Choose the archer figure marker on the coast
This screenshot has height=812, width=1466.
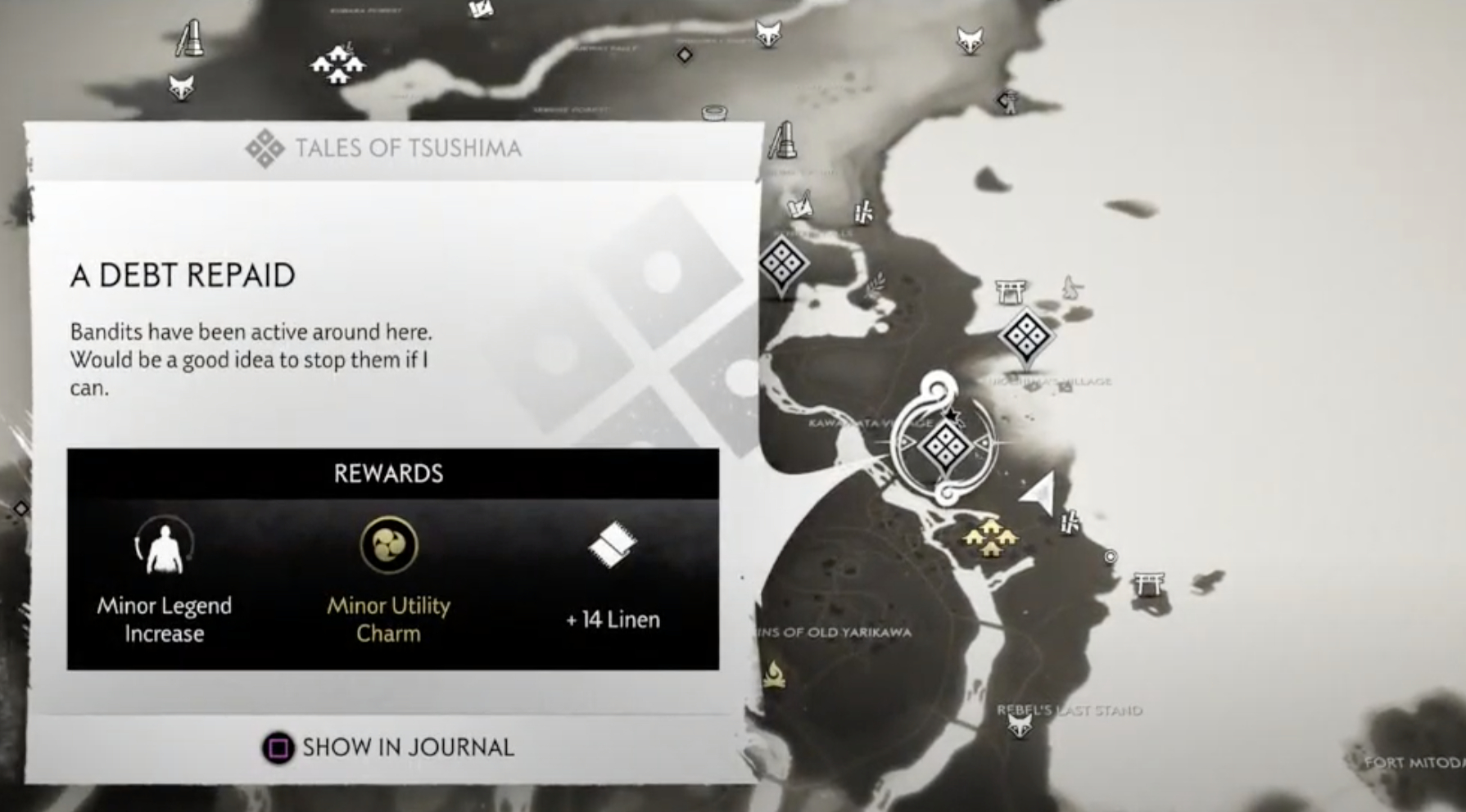[x=1008, y=101]
